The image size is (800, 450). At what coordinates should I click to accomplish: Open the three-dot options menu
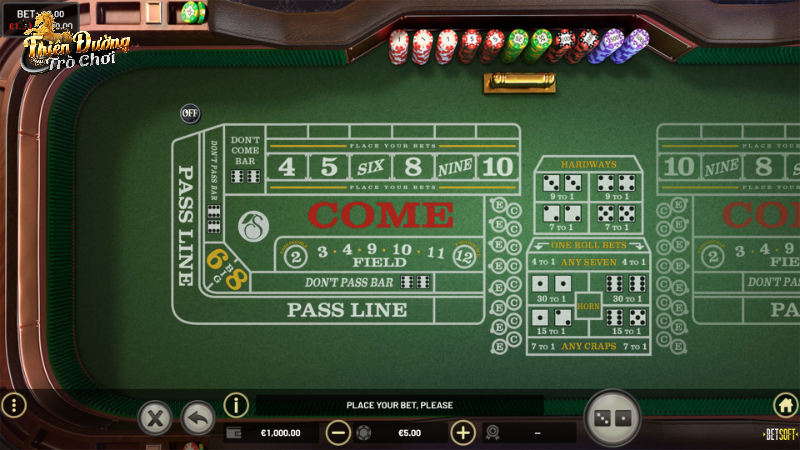tap(14, 405)
